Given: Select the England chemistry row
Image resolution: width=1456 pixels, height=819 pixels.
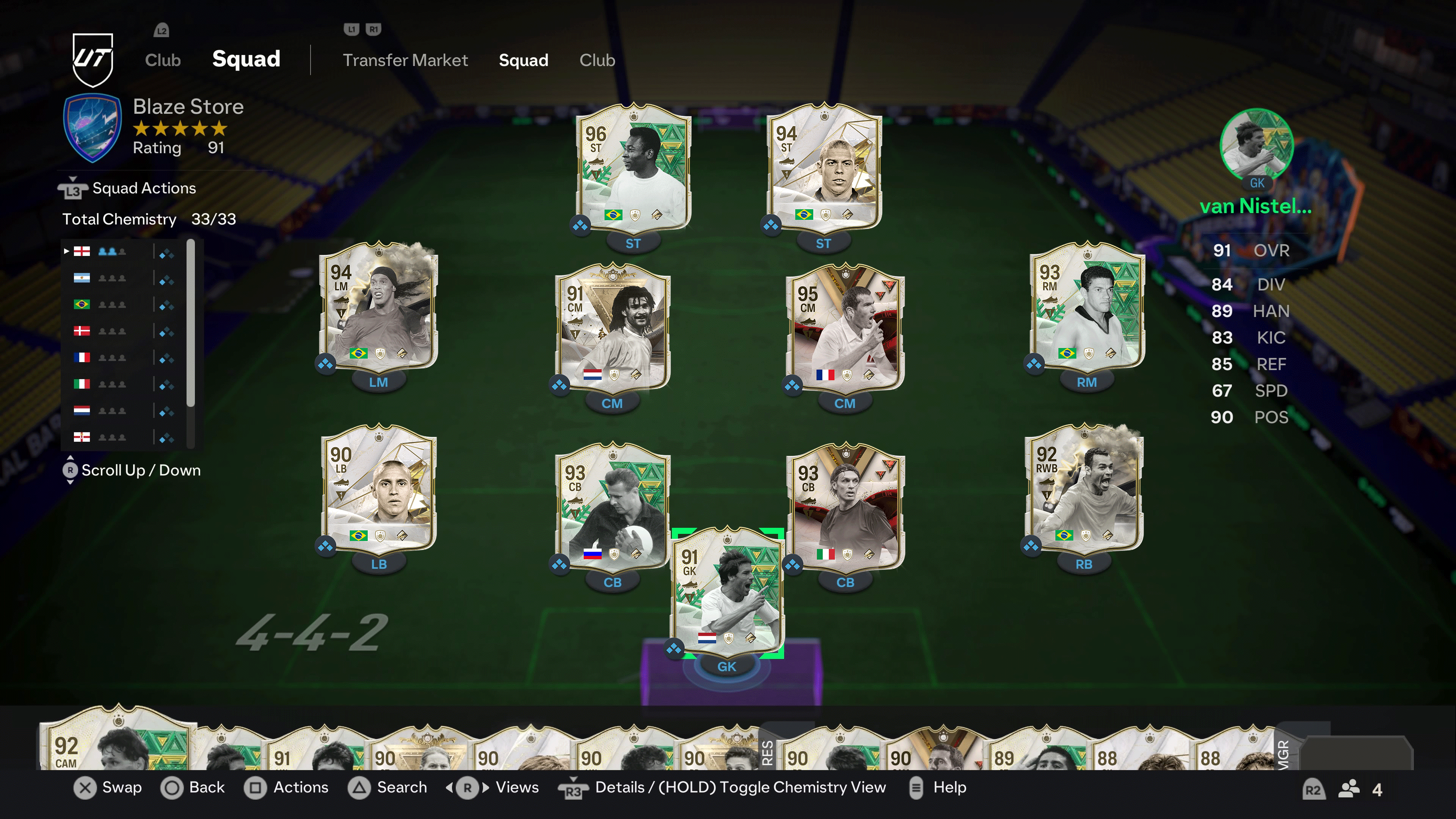Looking at the screenshot, I should click(x=124, y=251).
